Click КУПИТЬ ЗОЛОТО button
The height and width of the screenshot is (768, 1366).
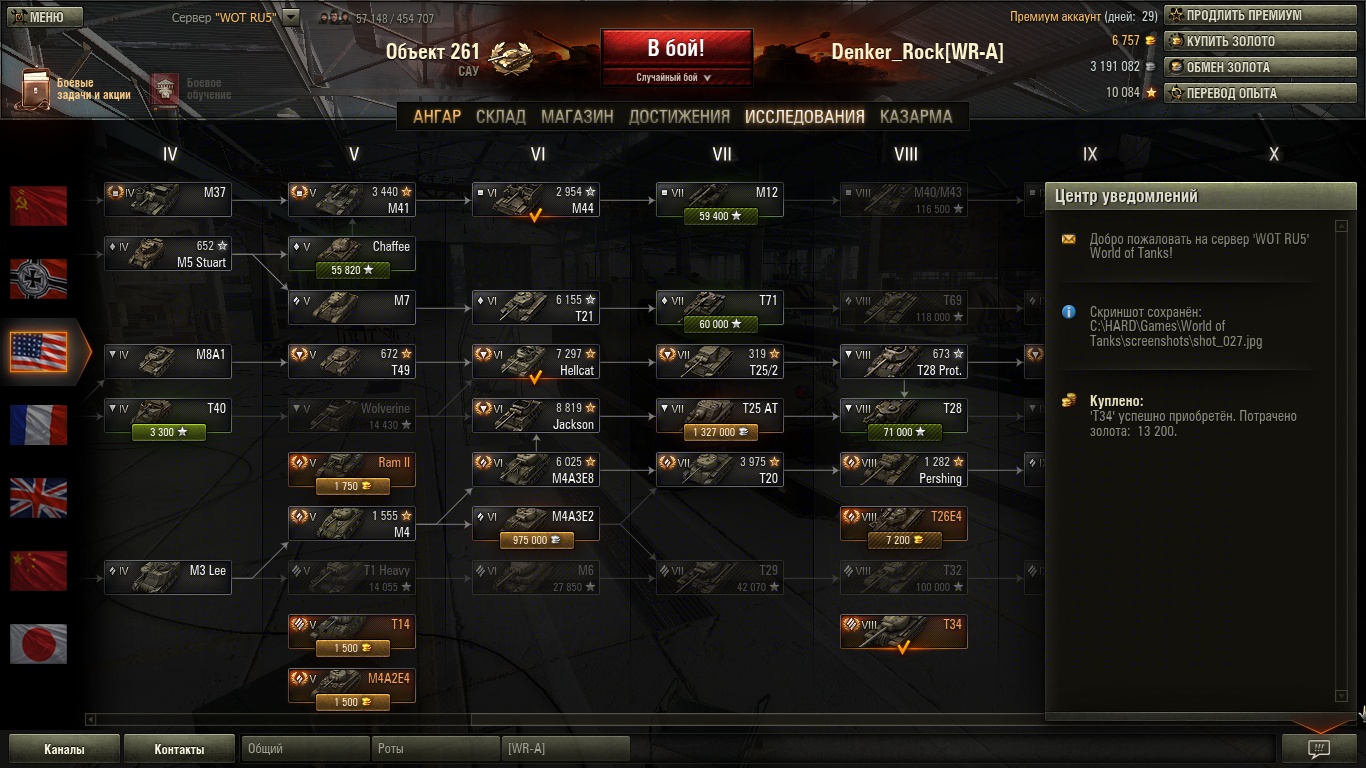[1260, 42]
